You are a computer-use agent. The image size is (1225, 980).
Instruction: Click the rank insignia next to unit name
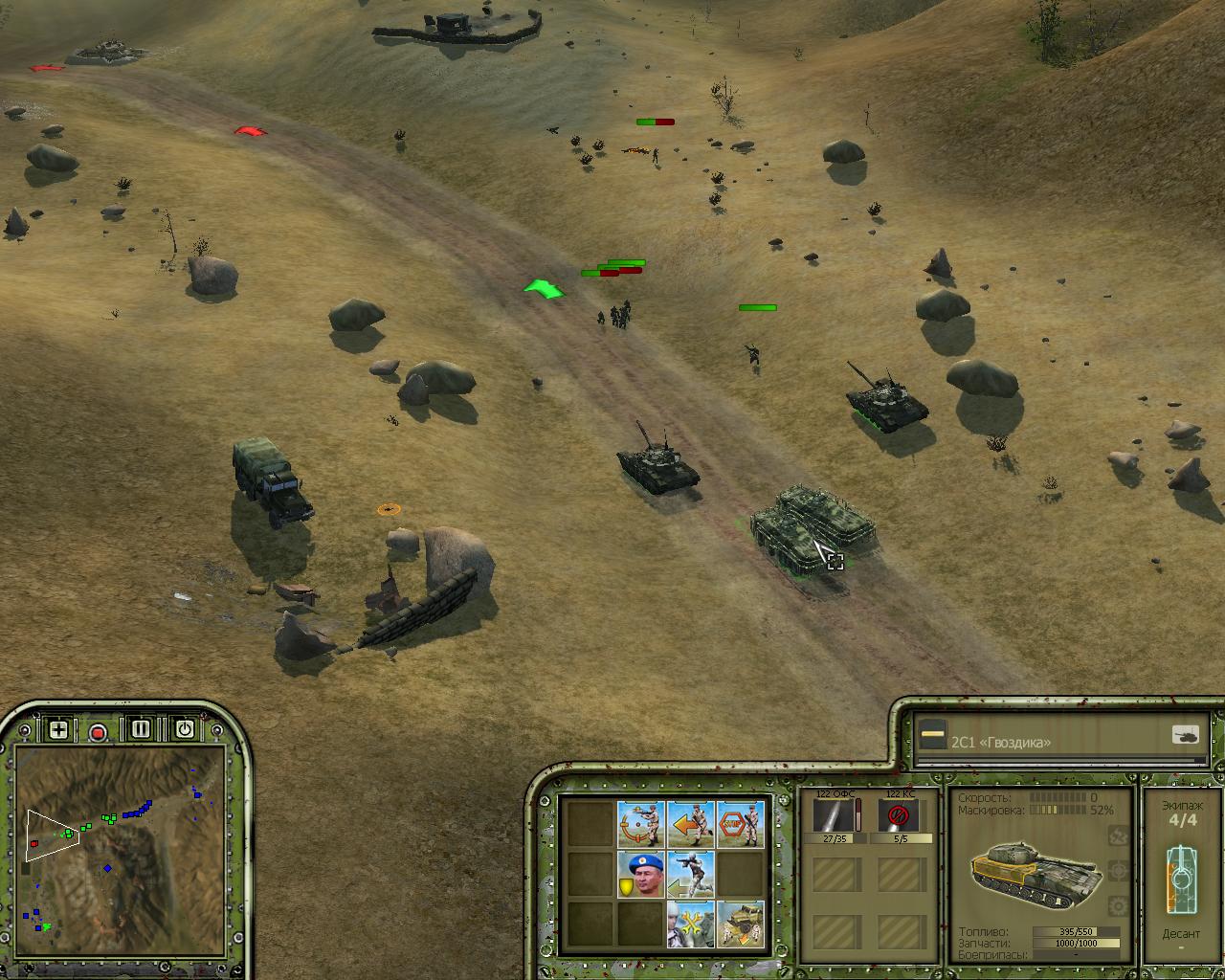(x=932, y=736)
